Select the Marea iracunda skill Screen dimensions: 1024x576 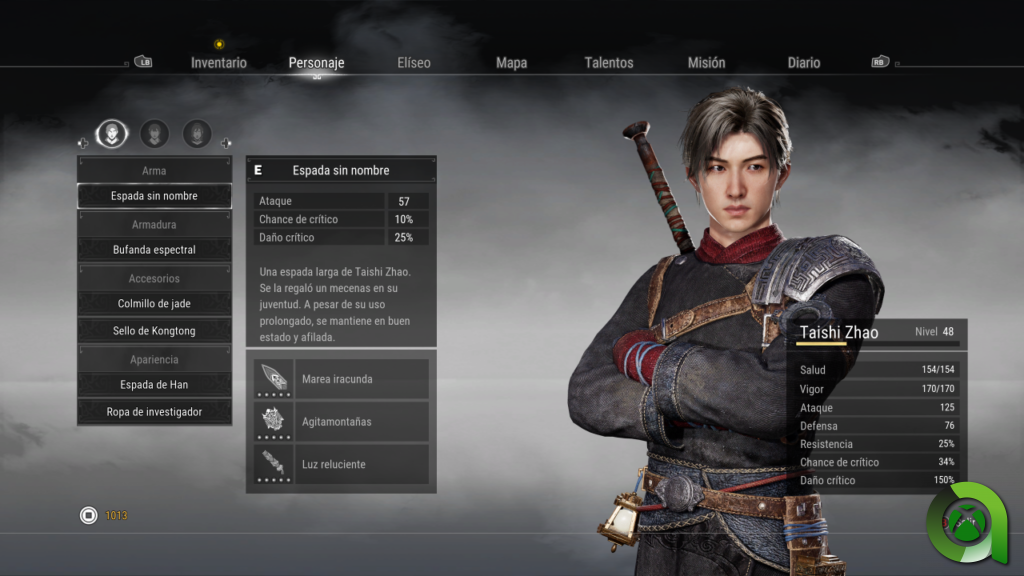[x=341, y=380]
